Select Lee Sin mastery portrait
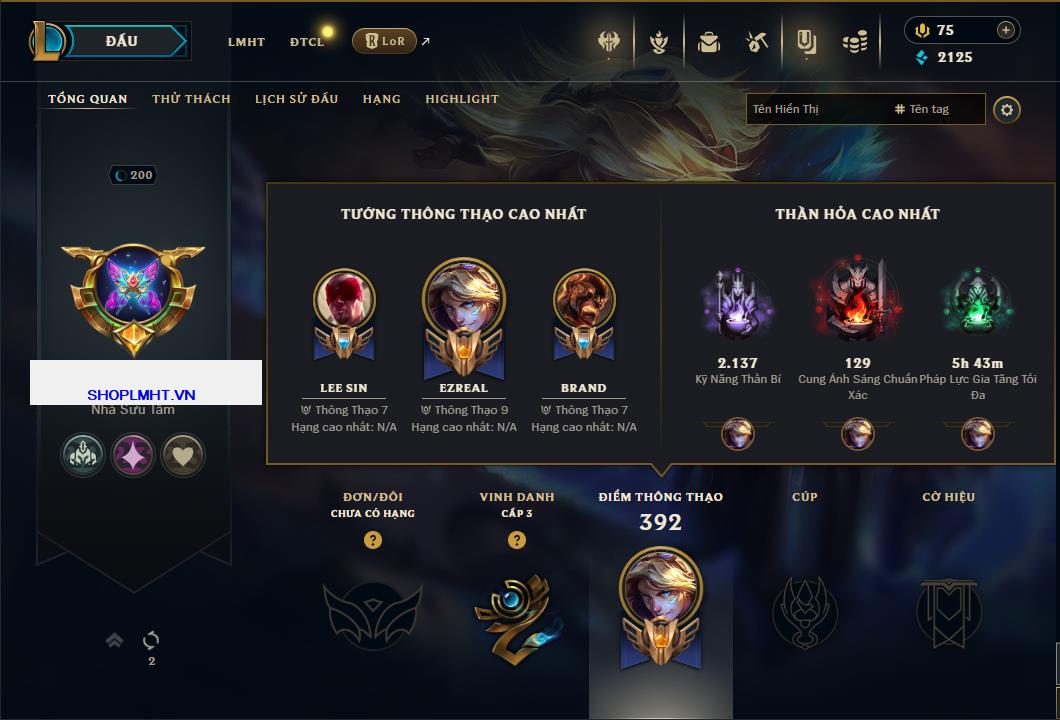Image resolution: width=1060 pixels, height=720 pixels. pyautogui.click(x=344, y=300)
